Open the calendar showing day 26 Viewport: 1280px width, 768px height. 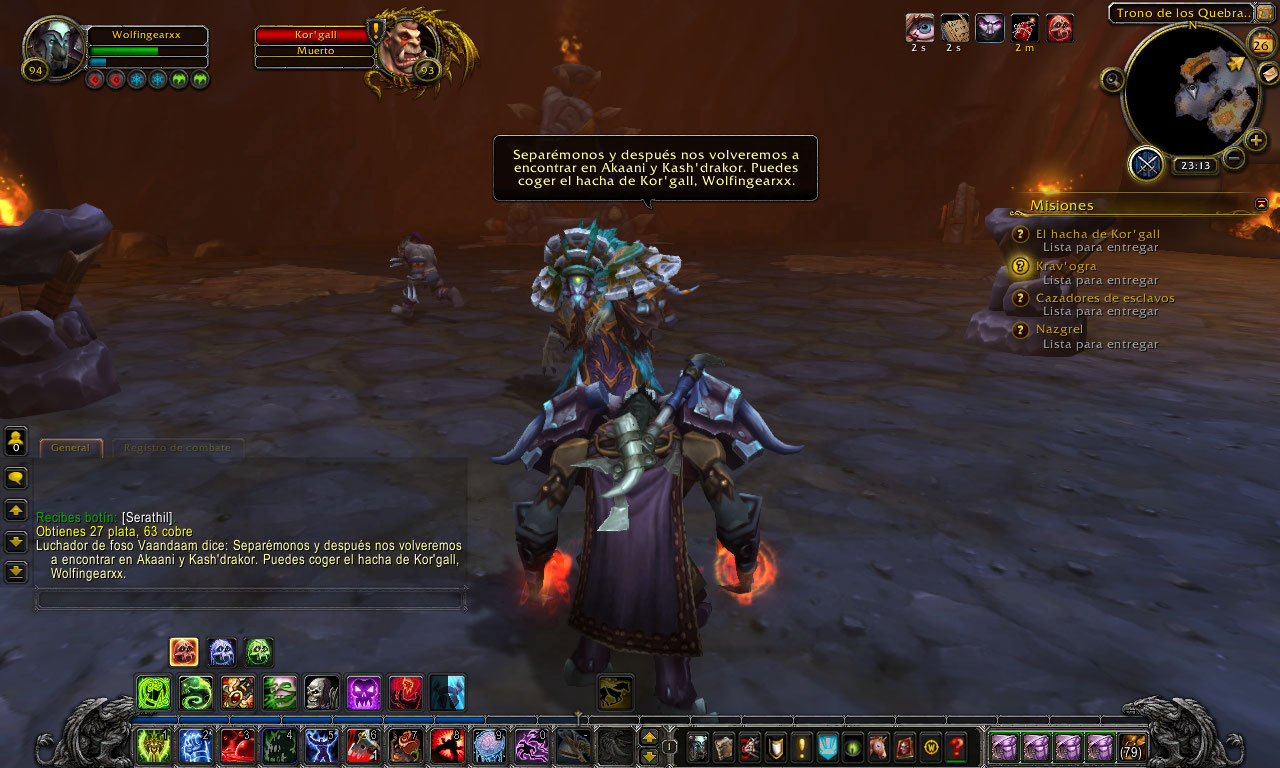pyautogui.click(x=1260, y=43)
